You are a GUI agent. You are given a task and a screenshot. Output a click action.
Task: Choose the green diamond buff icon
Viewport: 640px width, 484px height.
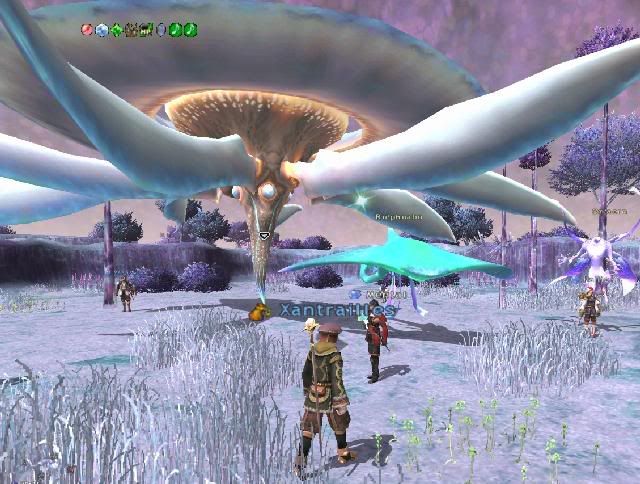pyautogui.click(x=116, y=30)
